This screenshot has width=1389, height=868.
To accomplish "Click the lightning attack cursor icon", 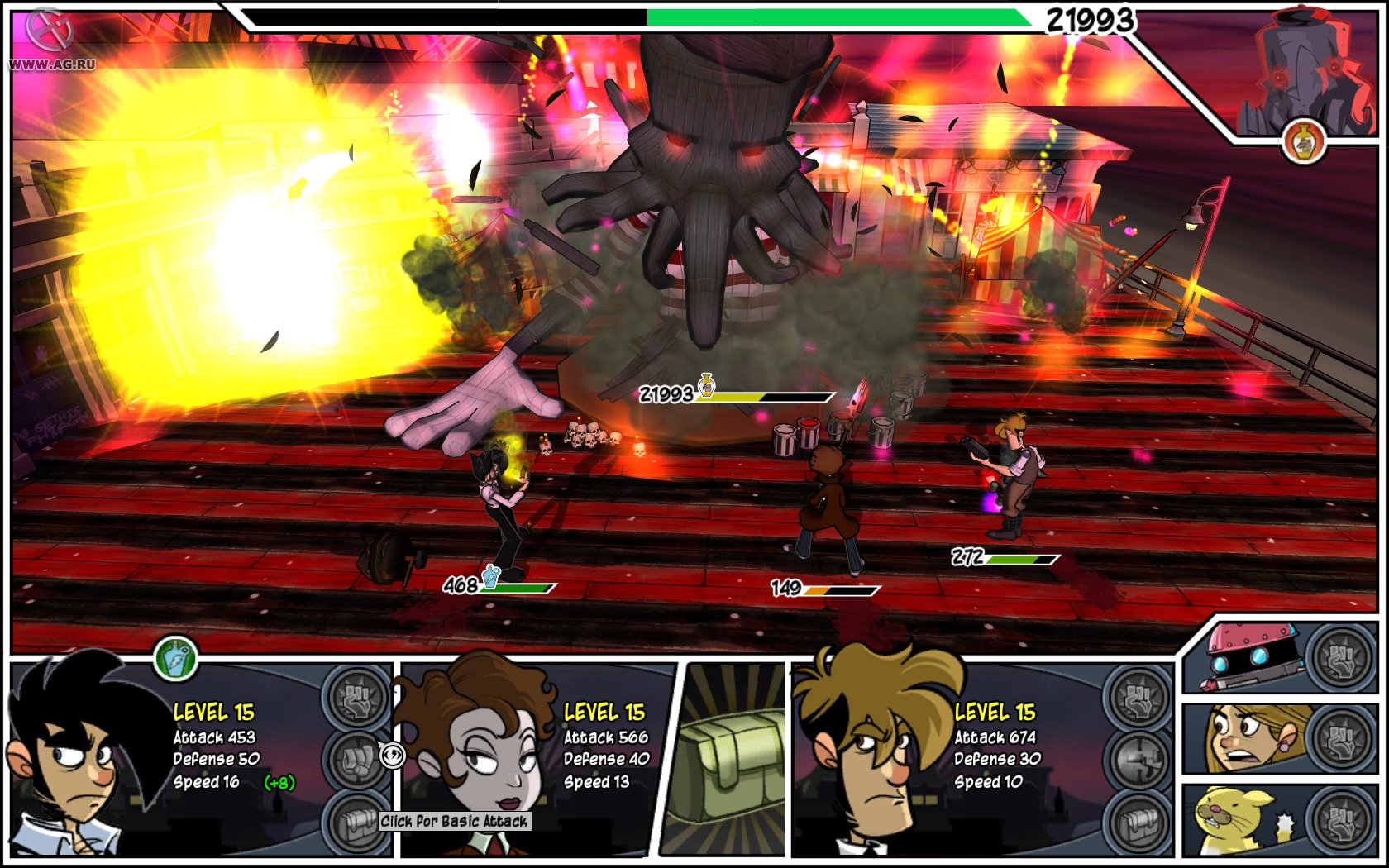I will (x=391, y=755).
